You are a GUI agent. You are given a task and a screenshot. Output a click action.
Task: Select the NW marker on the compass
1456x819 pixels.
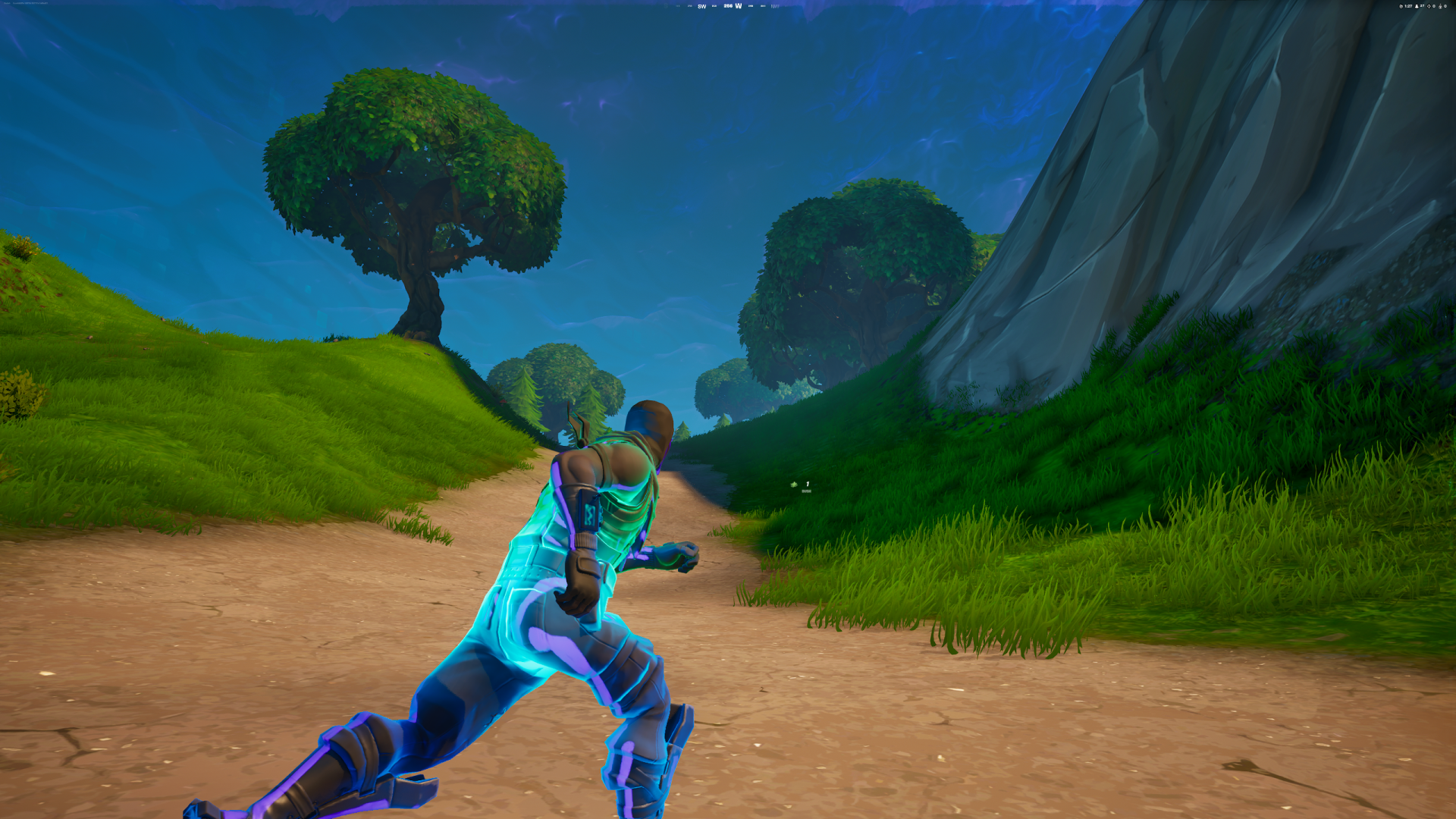tap(775, 5)
